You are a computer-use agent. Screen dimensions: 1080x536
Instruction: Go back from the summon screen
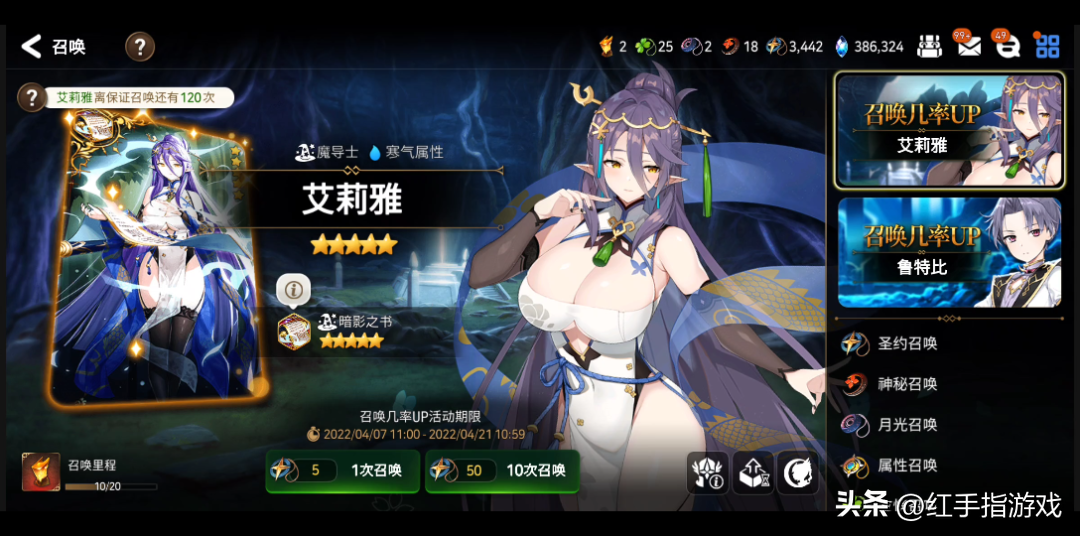[33, 46]
